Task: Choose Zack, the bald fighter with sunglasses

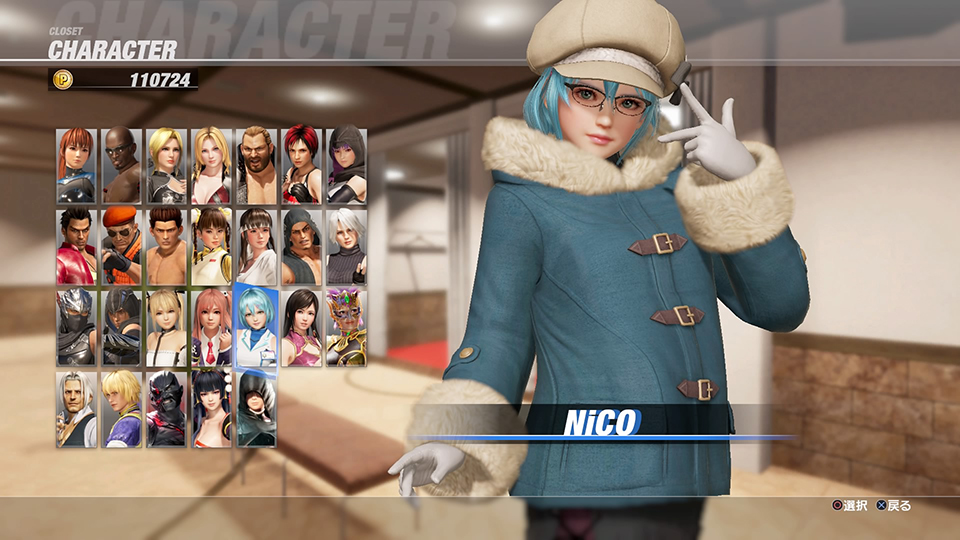Action: tap(121, 165)
